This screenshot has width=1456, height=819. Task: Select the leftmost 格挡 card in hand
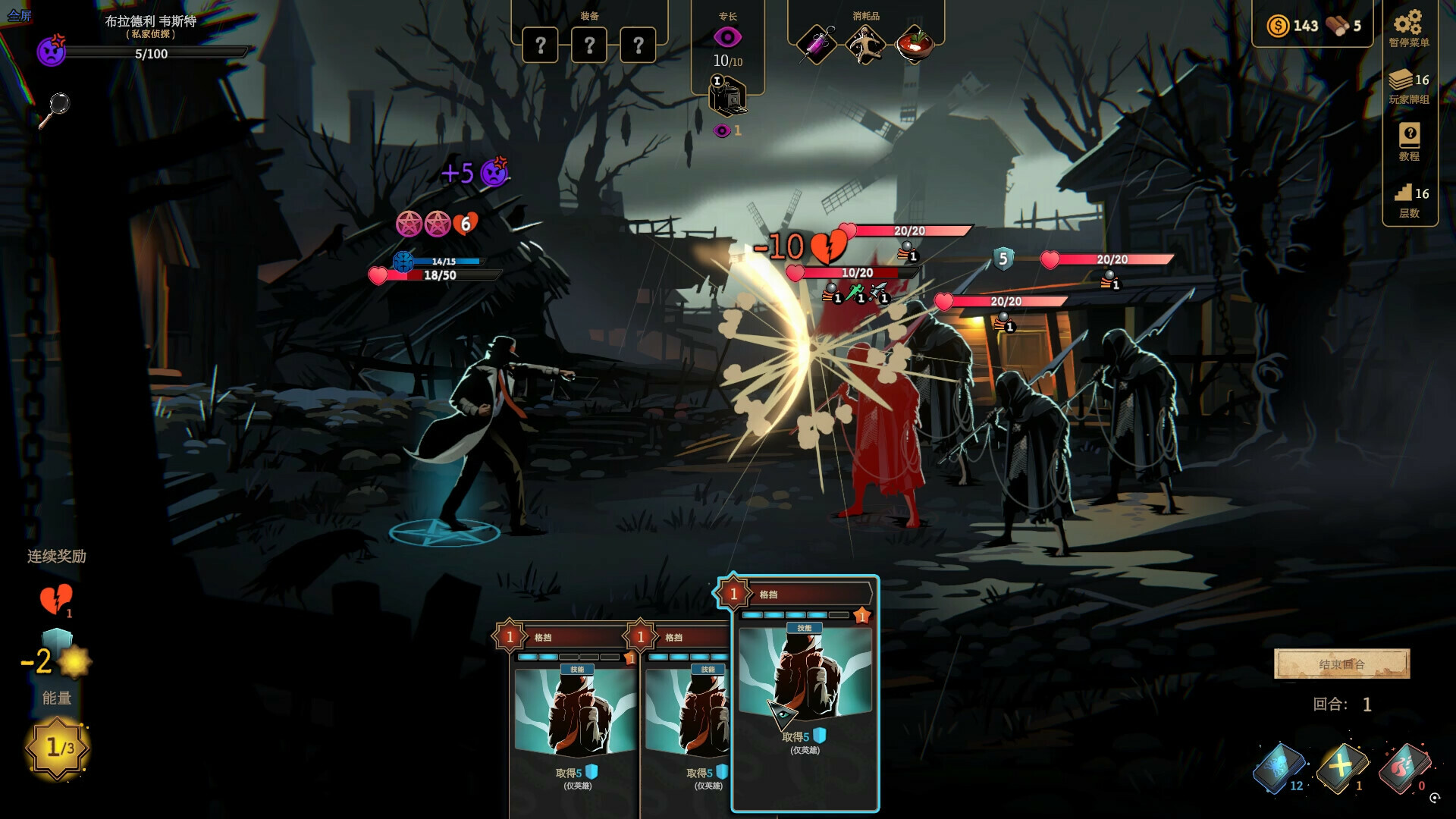(x=574, y=720)
